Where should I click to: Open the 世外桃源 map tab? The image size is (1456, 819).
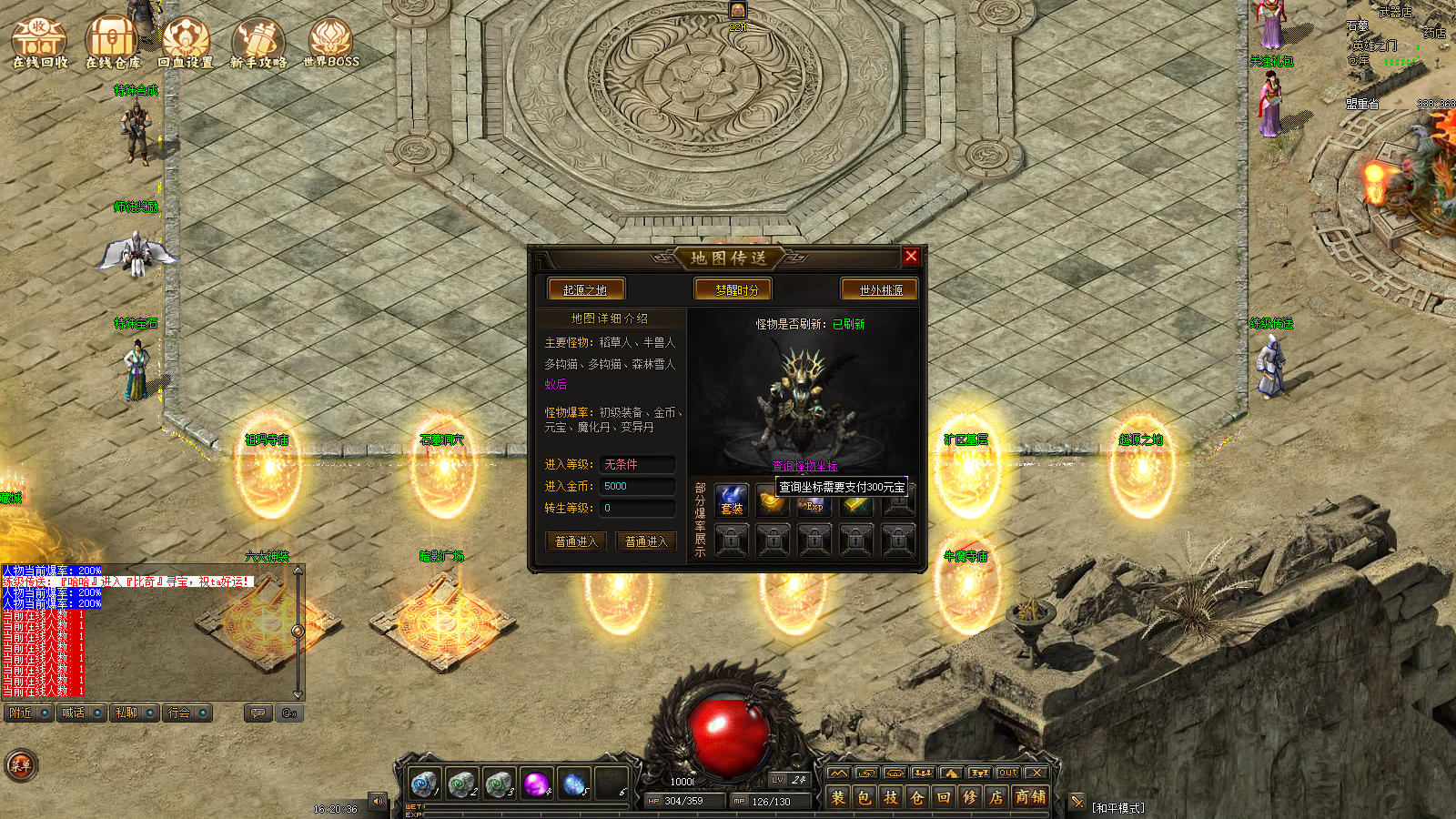point(880,289)
